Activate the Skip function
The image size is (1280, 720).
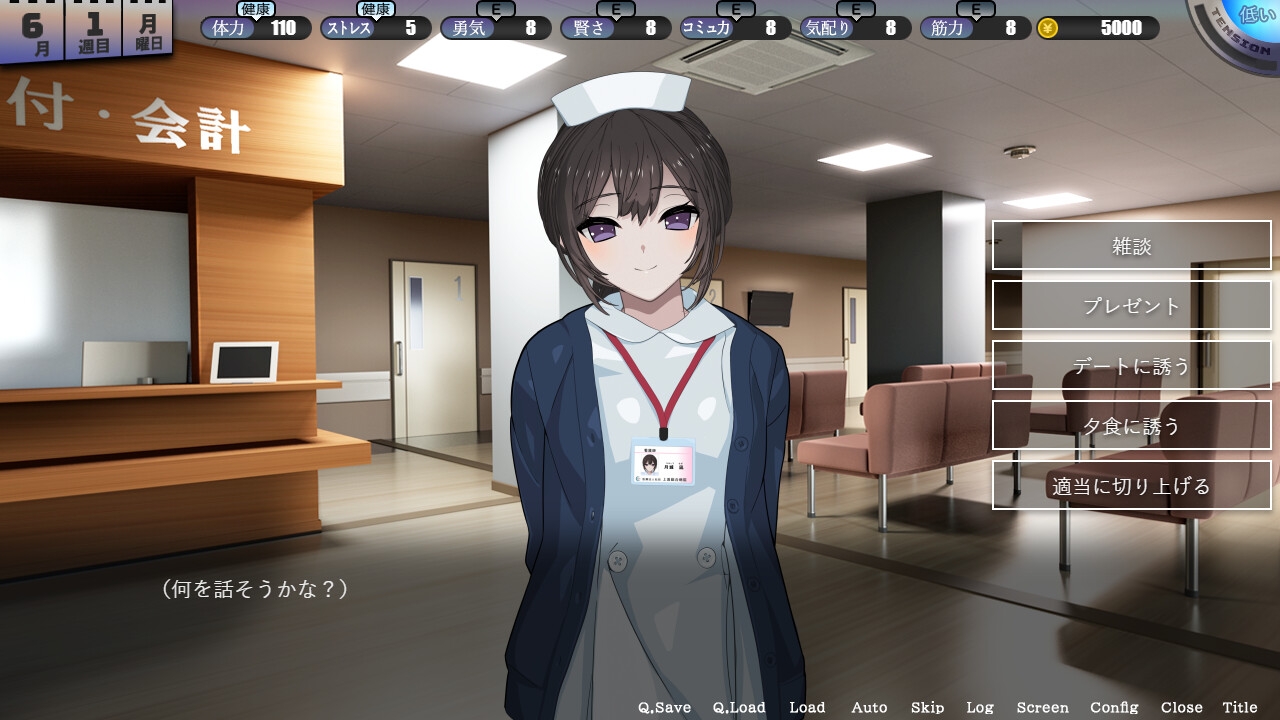(x=927, y=707)
